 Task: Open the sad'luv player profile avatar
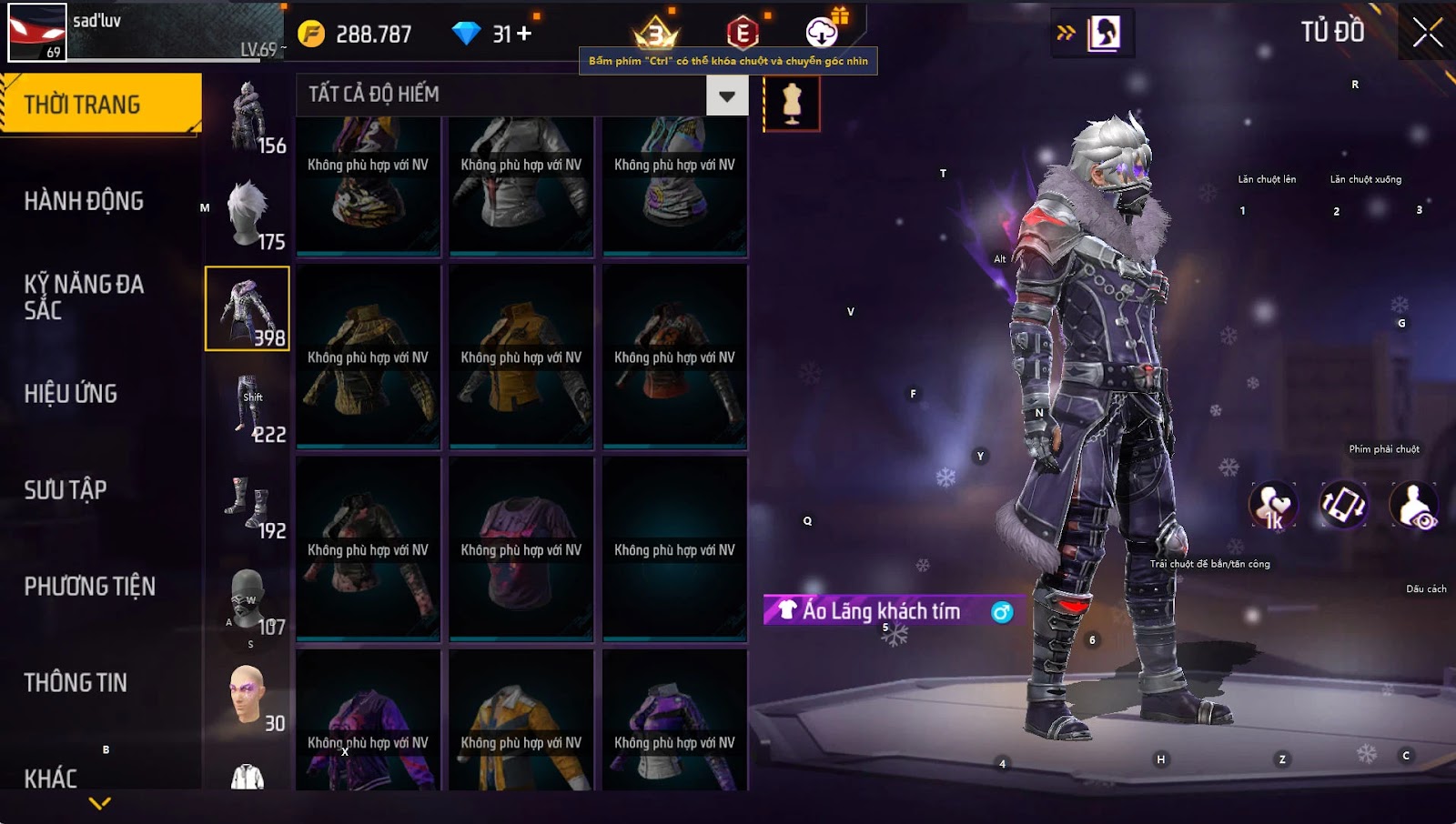pyautogui.click(x=37, y=32)
